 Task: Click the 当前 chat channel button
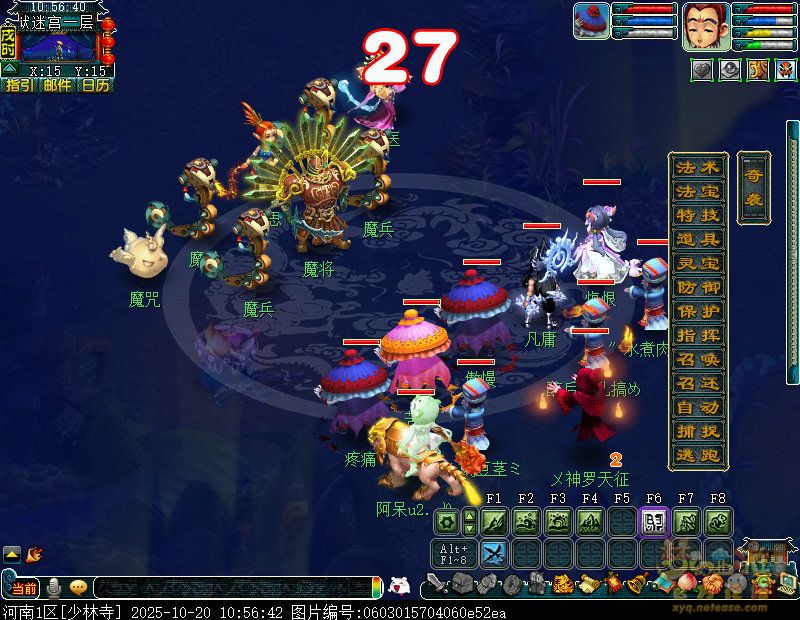pyautogui.click(x=23, y=588)
